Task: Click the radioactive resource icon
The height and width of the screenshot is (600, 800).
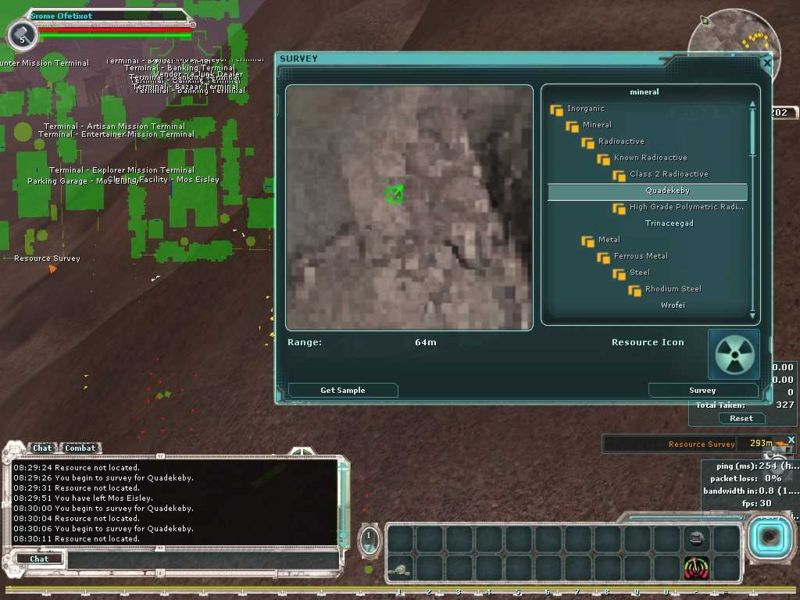Action: point(734,355)
